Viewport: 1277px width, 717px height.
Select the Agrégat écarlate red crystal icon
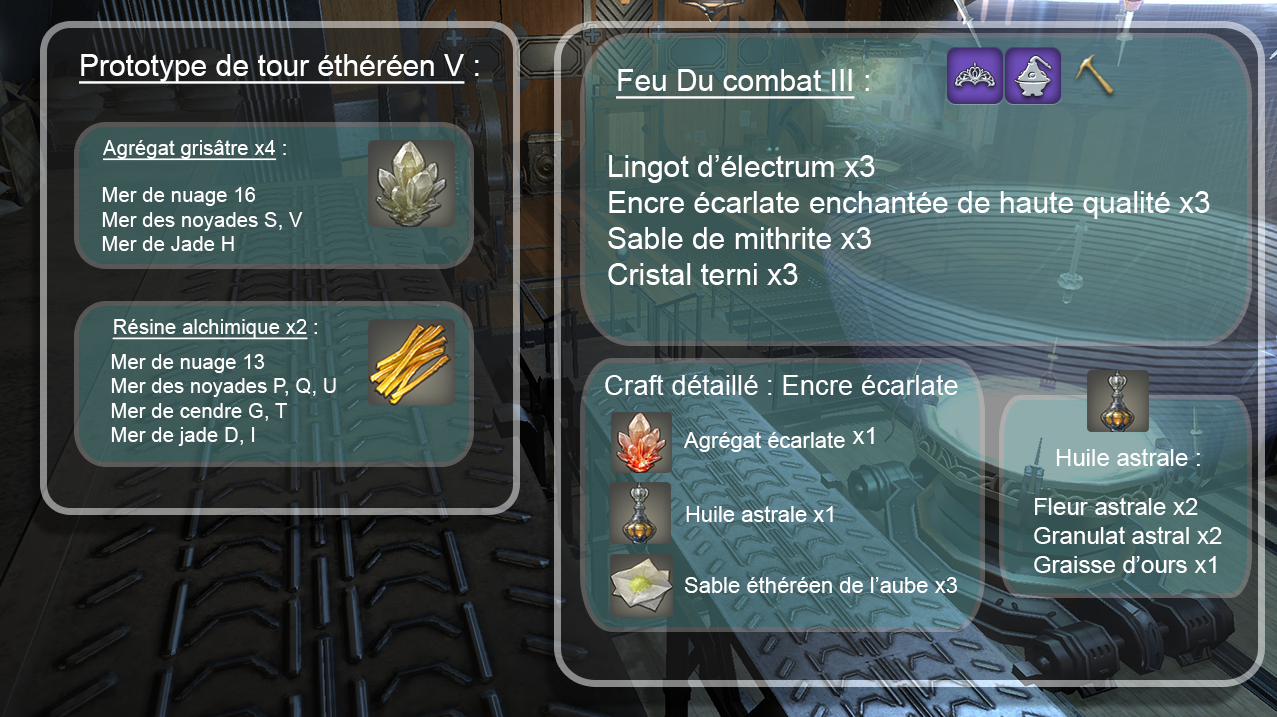(x=641, y=442)
